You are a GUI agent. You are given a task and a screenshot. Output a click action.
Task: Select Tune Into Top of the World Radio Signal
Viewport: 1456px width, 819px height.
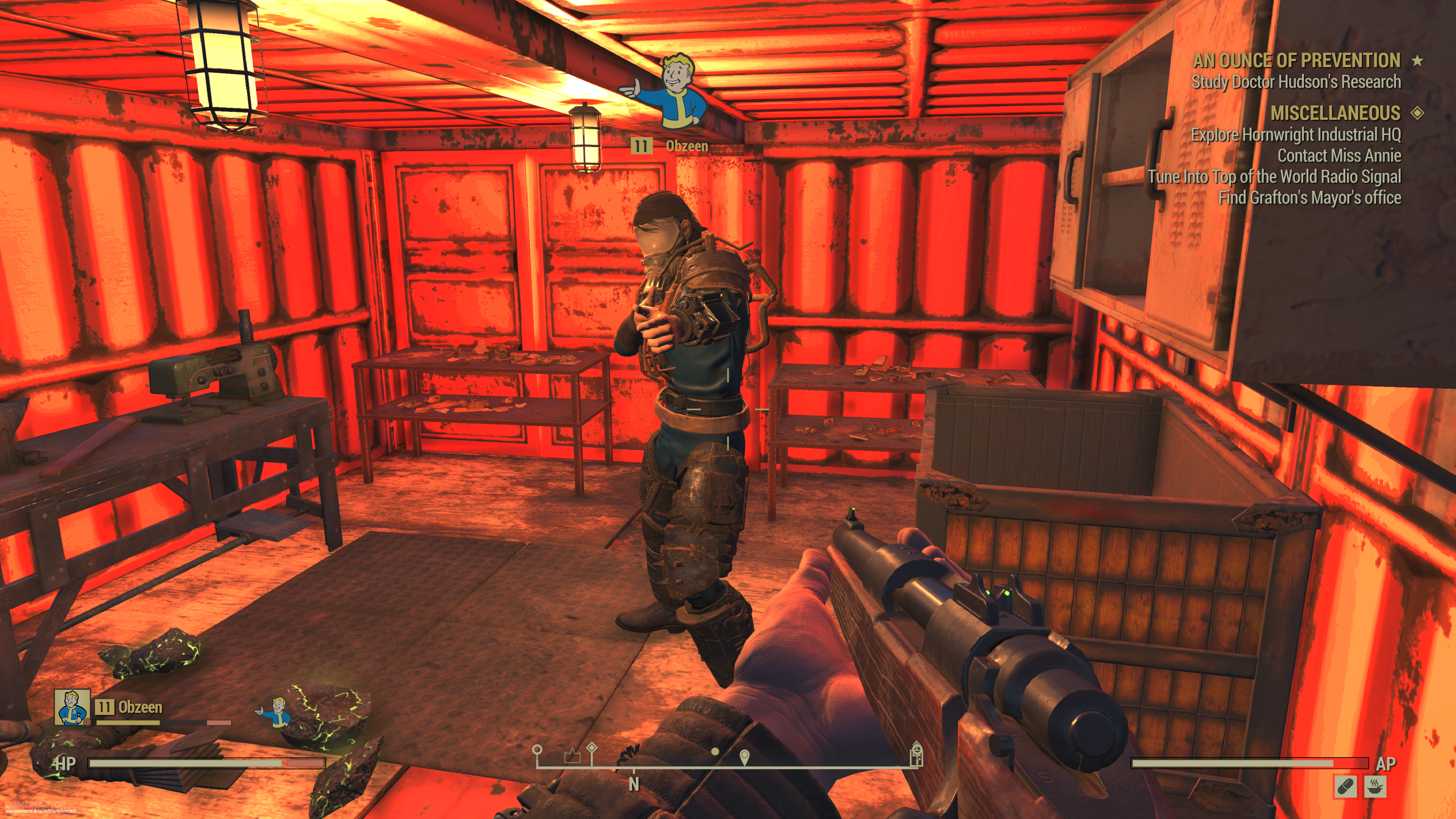click(x=1274, y=176)
